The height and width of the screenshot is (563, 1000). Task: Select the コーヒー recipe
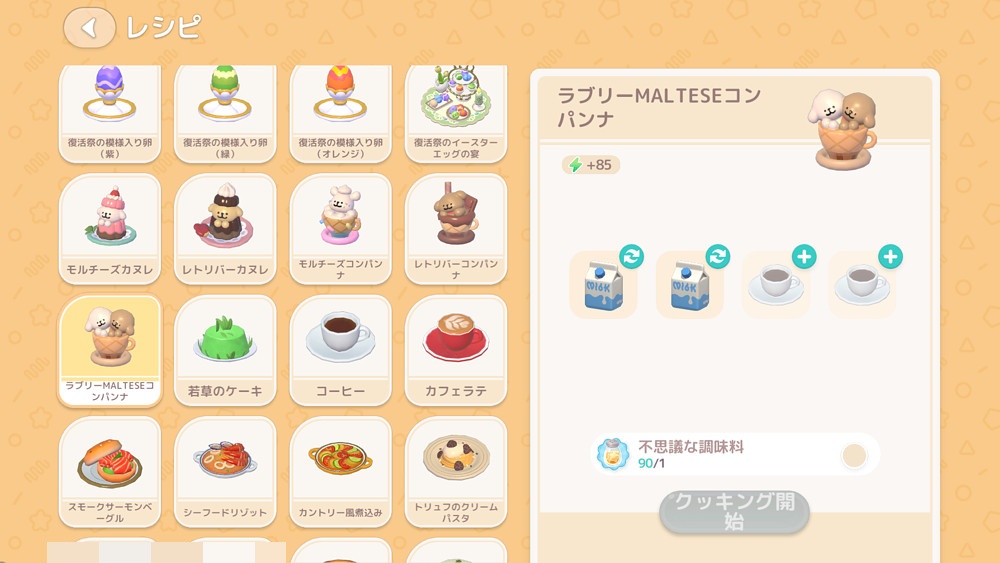point(340,350)
